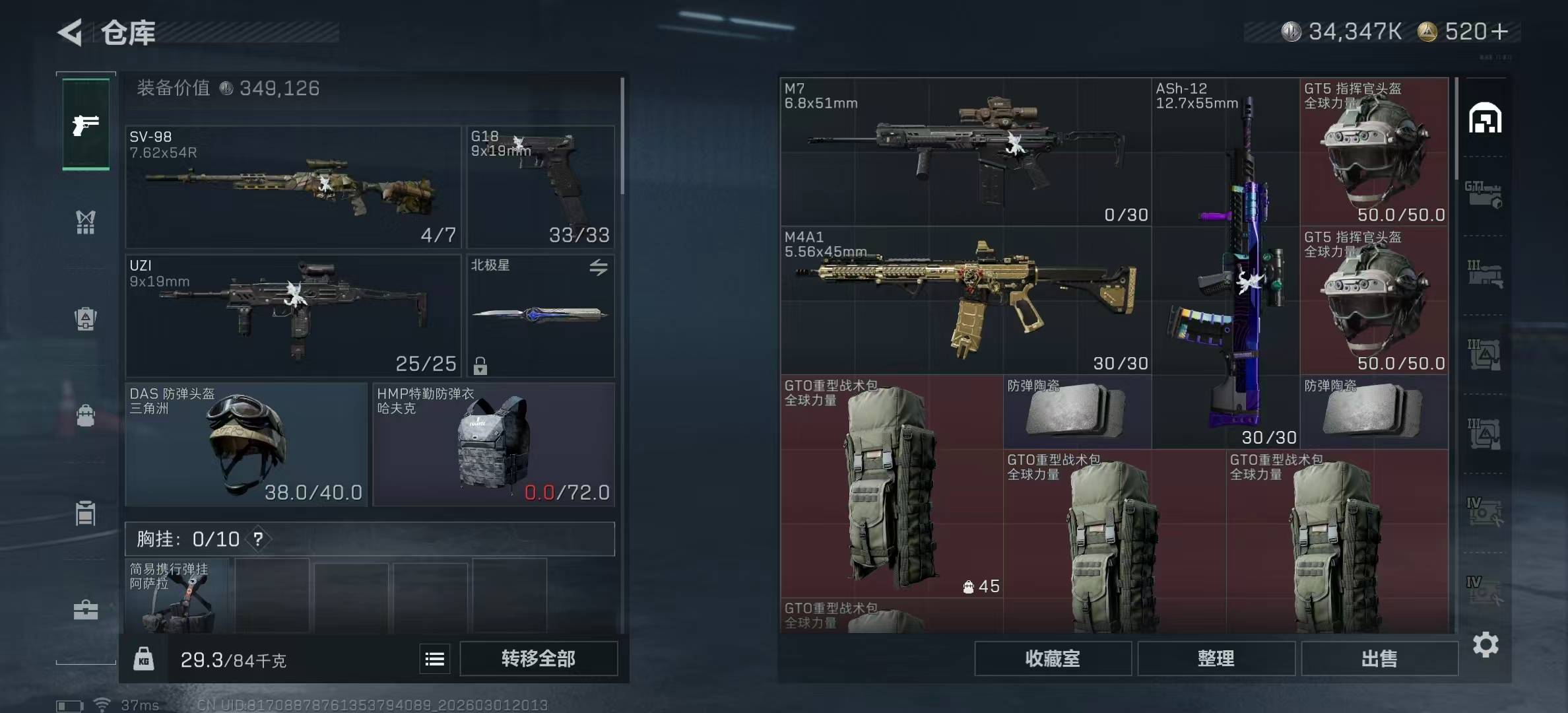Select the 简易携行弹挂 chest rig slot
The width and height of the screenshot is (1568, 713).
click(177, 595)
